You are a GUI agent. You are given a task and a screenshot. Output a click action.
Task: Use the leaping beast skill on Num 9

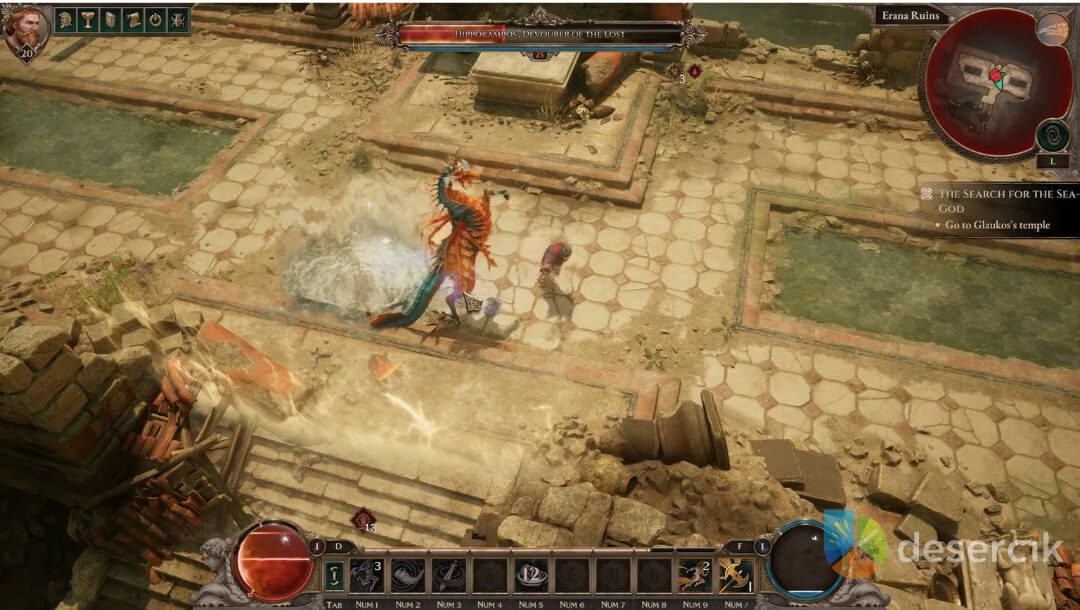pyautogui.click(x=695, y=575)
